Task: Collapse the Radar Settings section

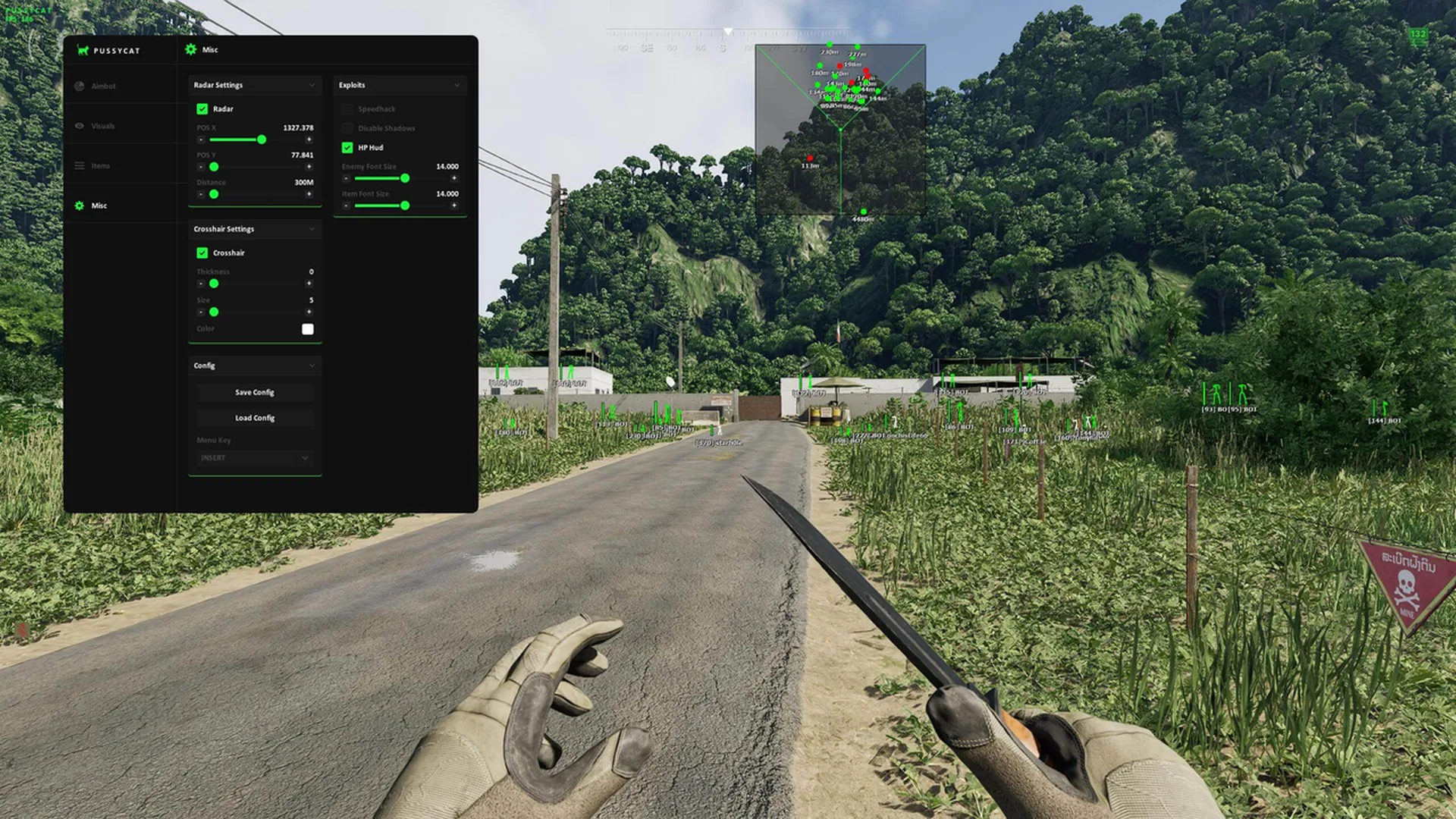Action: 312,85
